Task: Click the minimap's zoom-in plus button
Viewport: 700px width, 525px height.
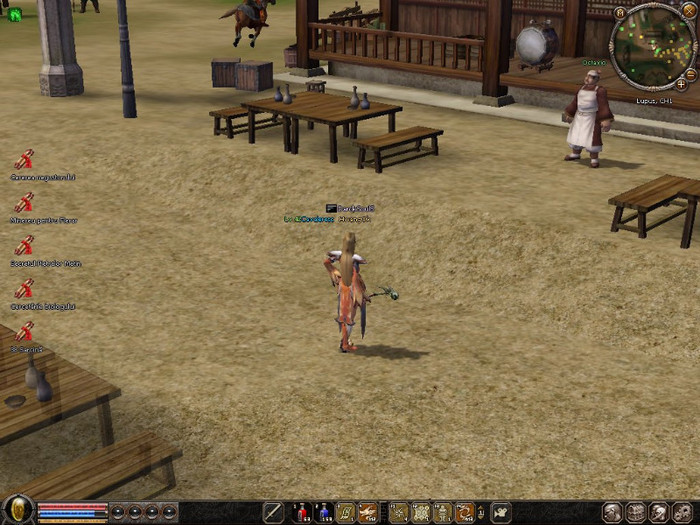Action: 682,85
